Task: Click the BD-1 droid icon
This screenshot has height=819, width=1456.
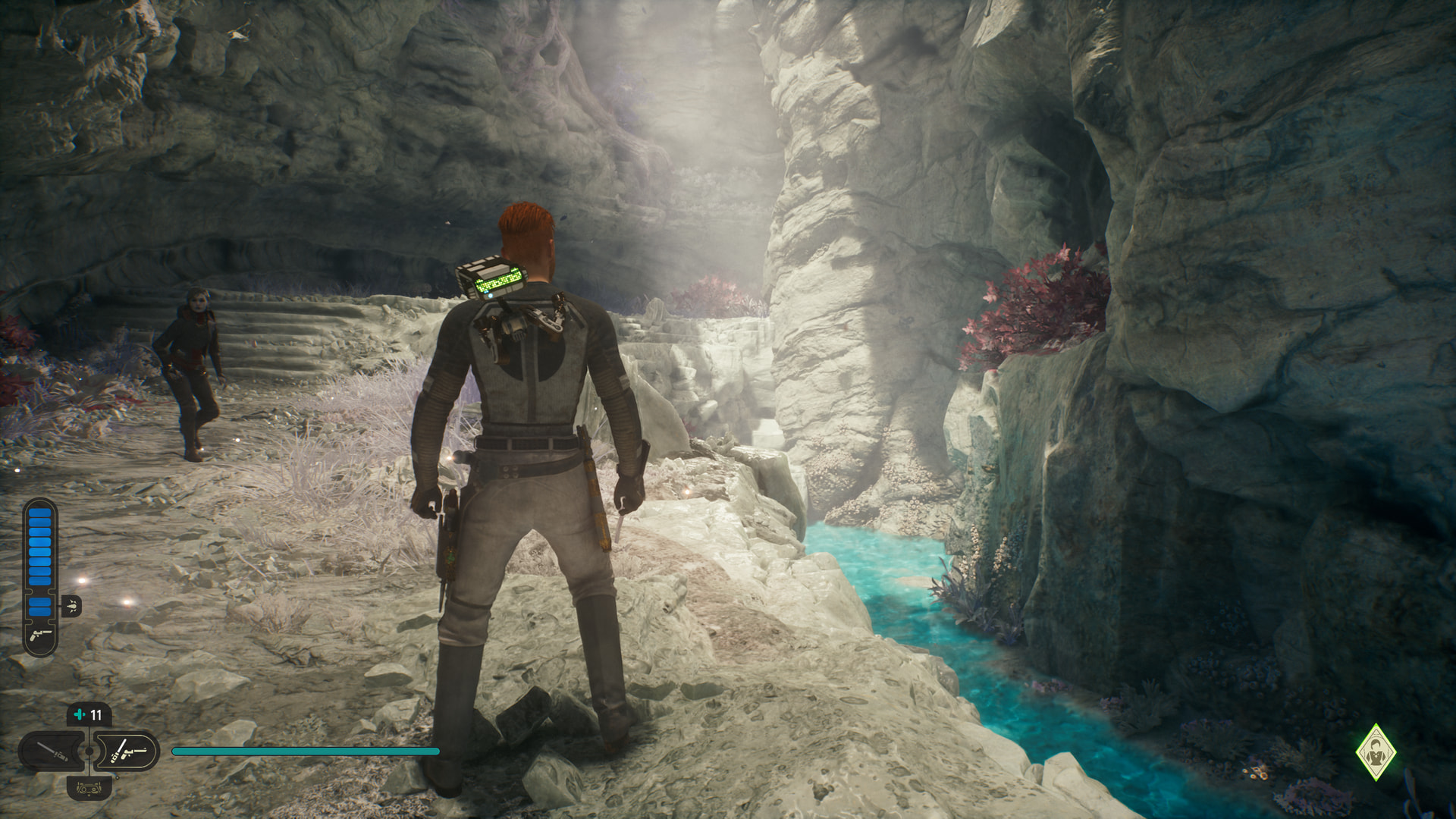Action: coord(89,787)
